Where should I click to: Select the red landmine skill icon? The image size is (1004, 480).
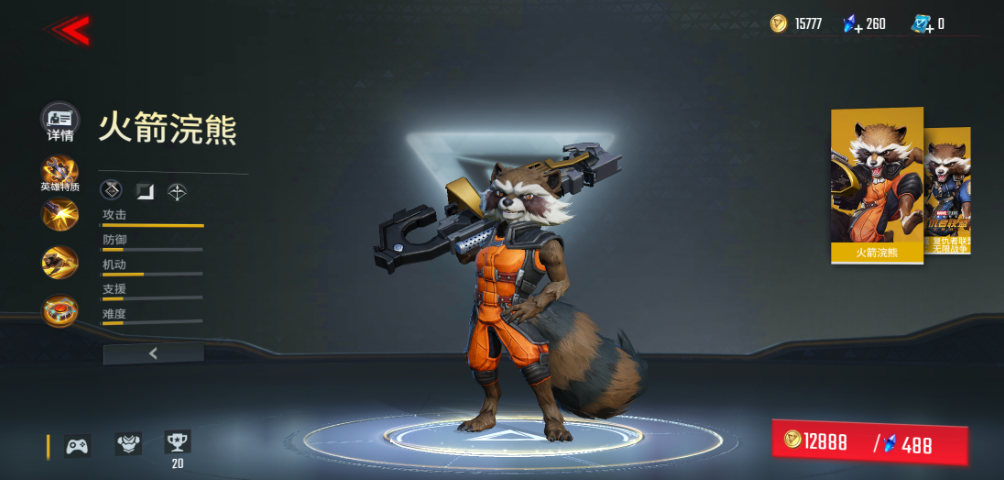pyautogui.click(x=60, y=310)
